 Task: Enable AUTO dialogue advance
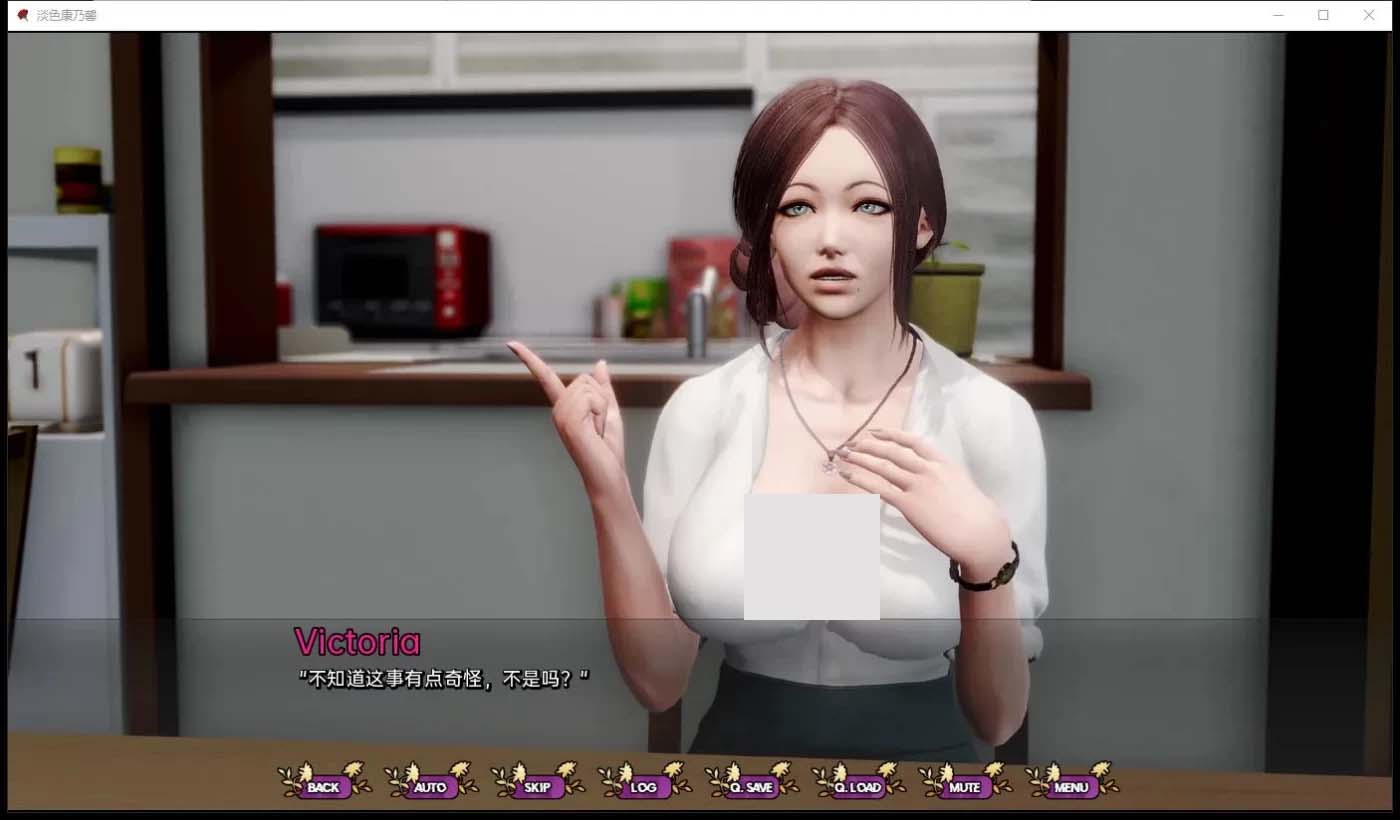[x=430, y=787]
